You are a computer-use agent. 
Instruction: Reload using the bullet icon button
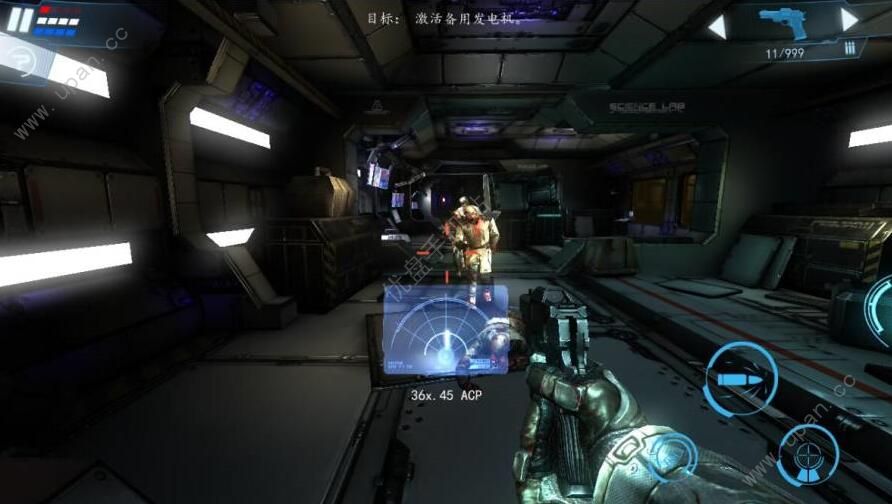pos(739,379)
